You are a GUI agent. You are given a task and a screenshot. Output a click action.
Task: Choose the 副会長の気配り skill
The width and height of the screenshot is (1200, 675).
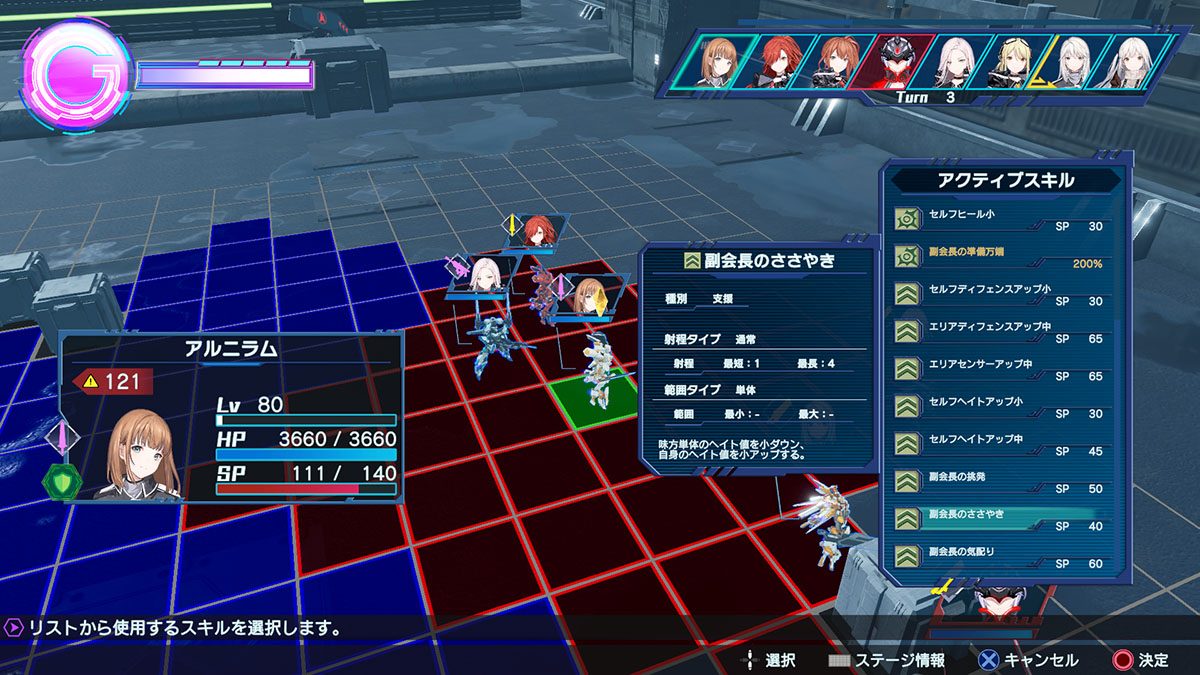(1000, 557)
